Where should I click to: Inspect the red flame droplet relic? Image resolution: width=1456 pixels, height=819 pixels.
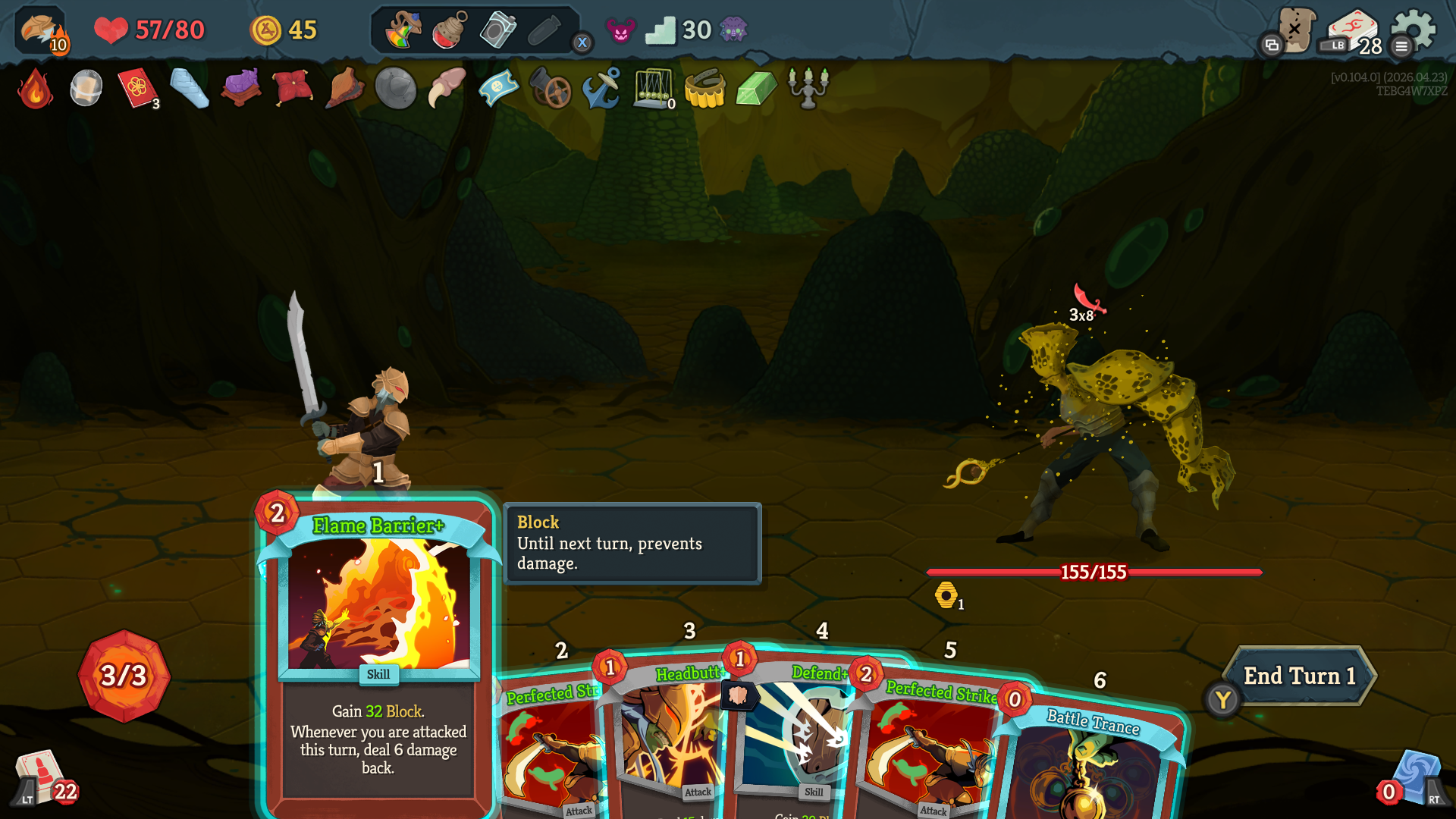[x=35, y=89]
